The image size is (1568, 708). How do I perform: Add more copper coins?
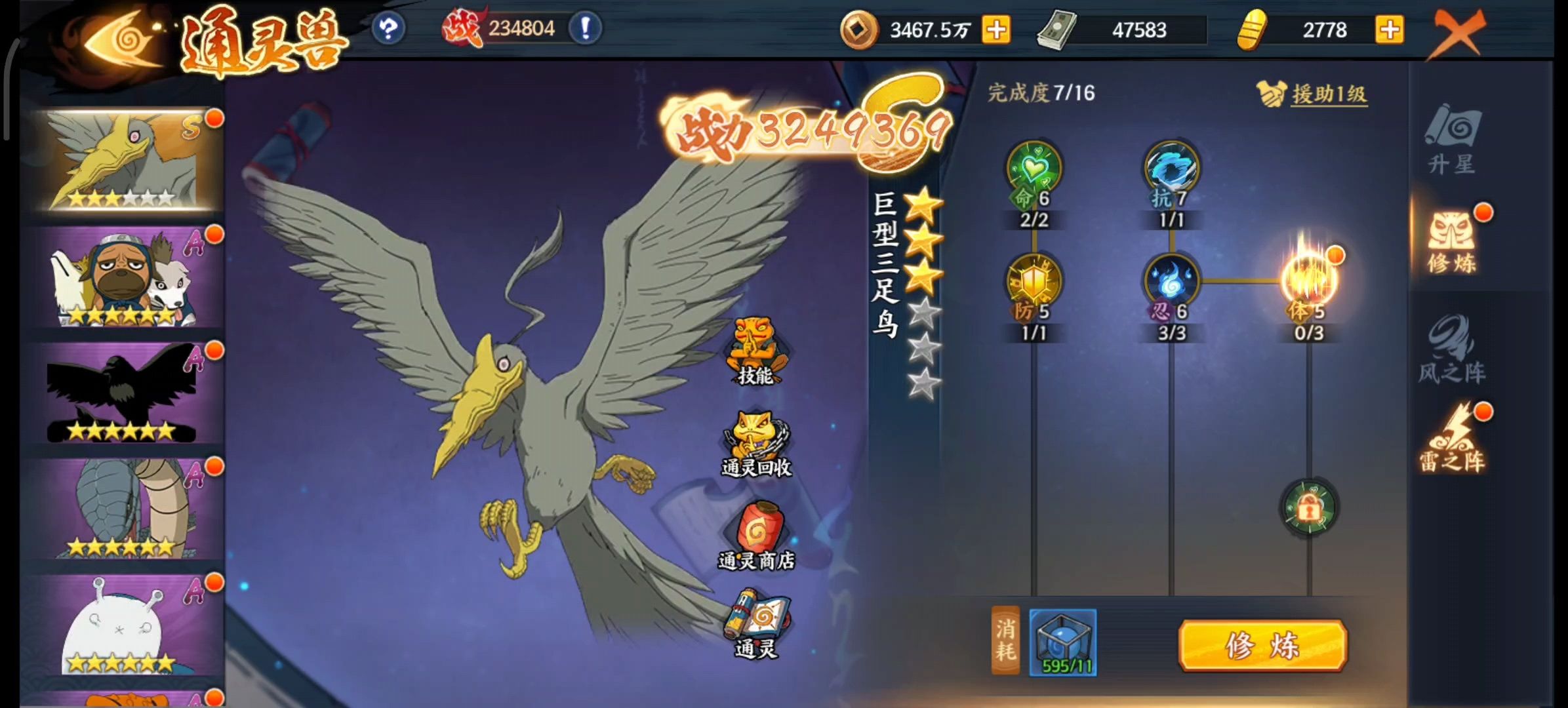[995, 30]
